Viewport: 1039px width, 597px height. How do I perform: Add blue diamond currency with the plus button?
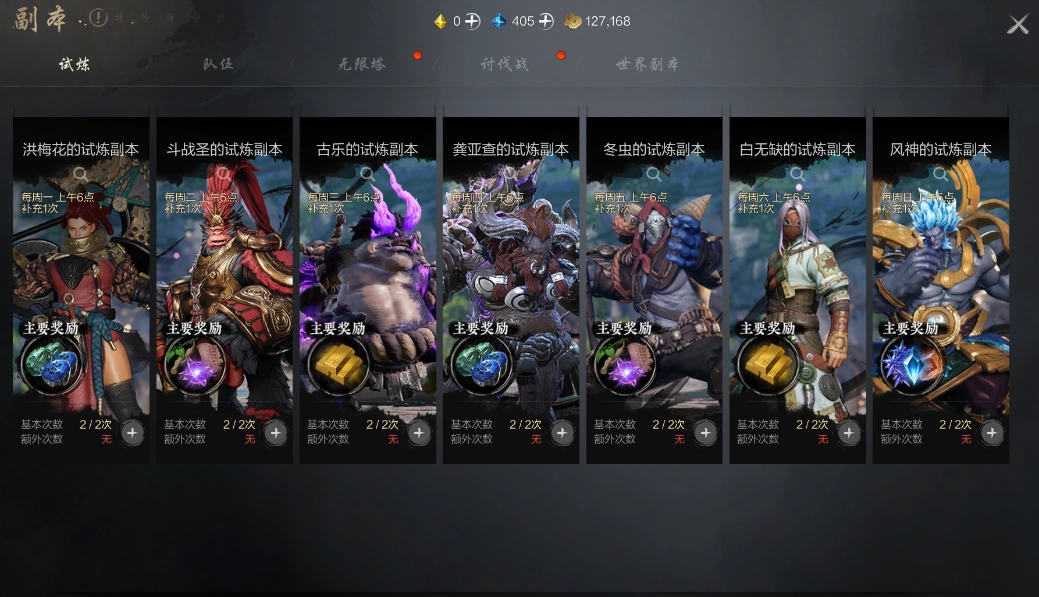(x=545, y=21)
